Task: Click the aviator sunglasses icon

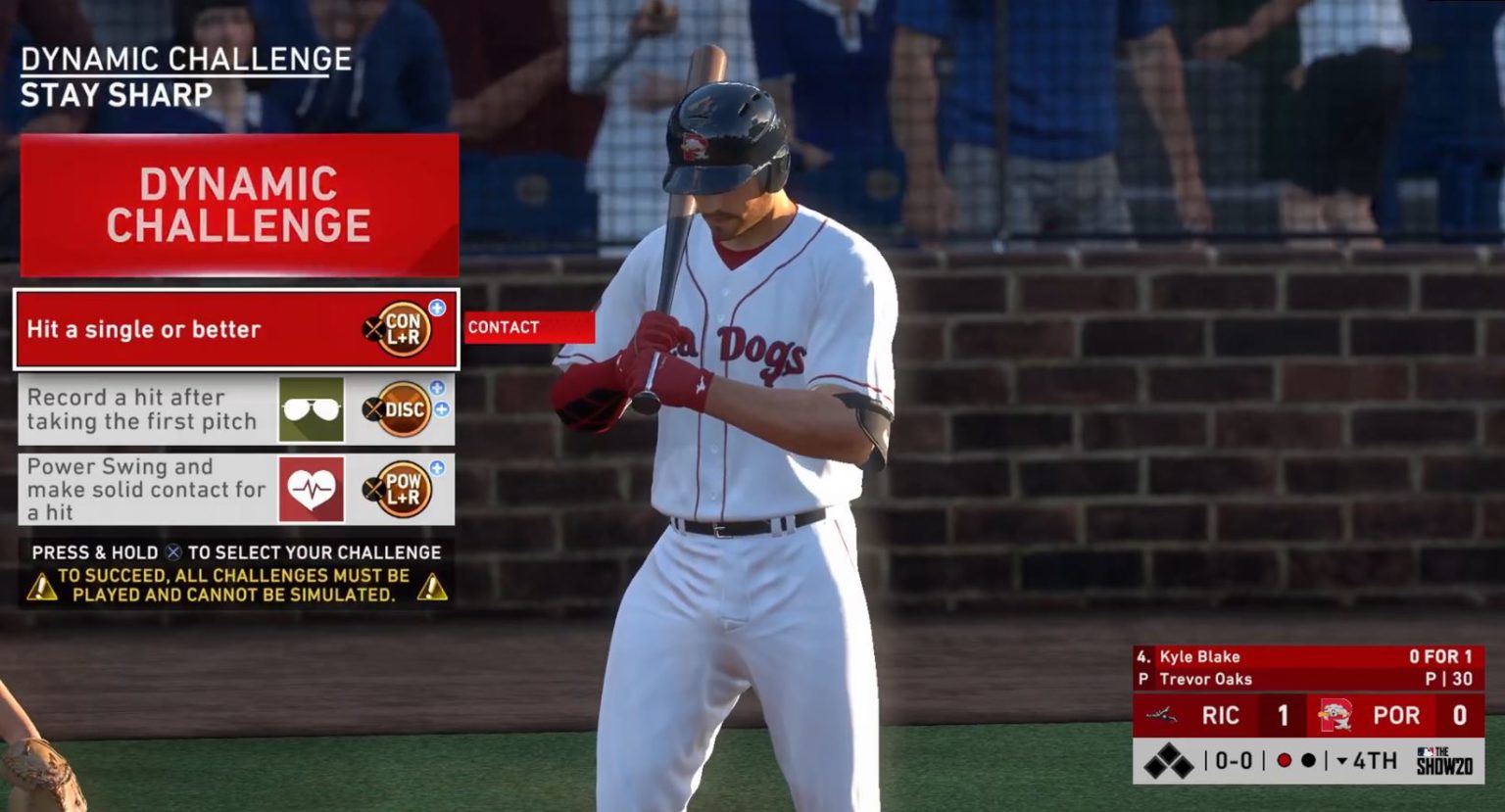Action: [x=312, y=409]
